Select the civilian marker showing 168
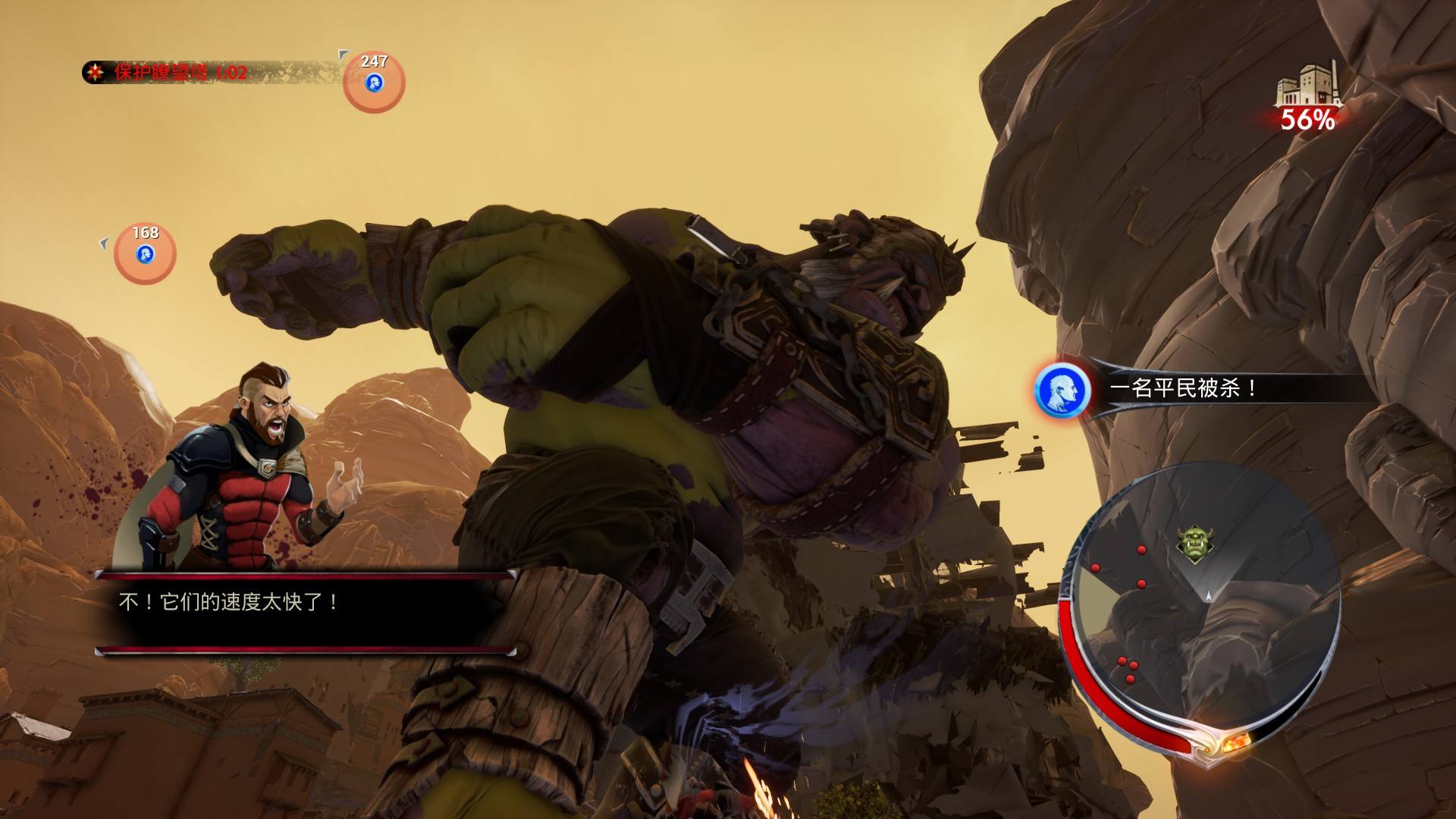Viewport: 1456px width, 819px height. tap(145, 253)
